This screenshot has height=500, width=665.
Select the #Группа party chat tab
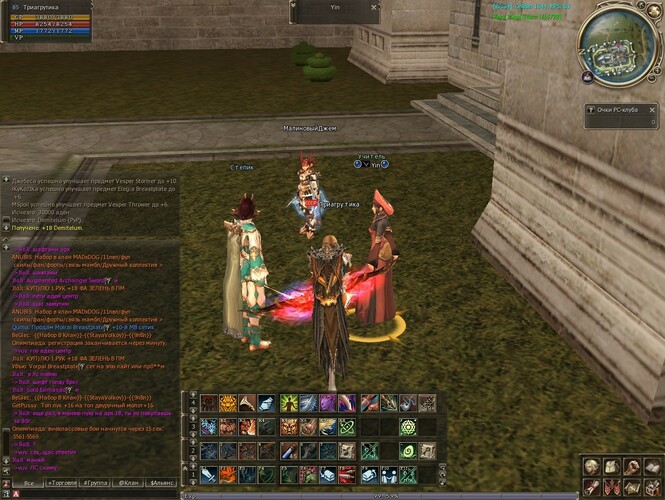tap(98, 483)
